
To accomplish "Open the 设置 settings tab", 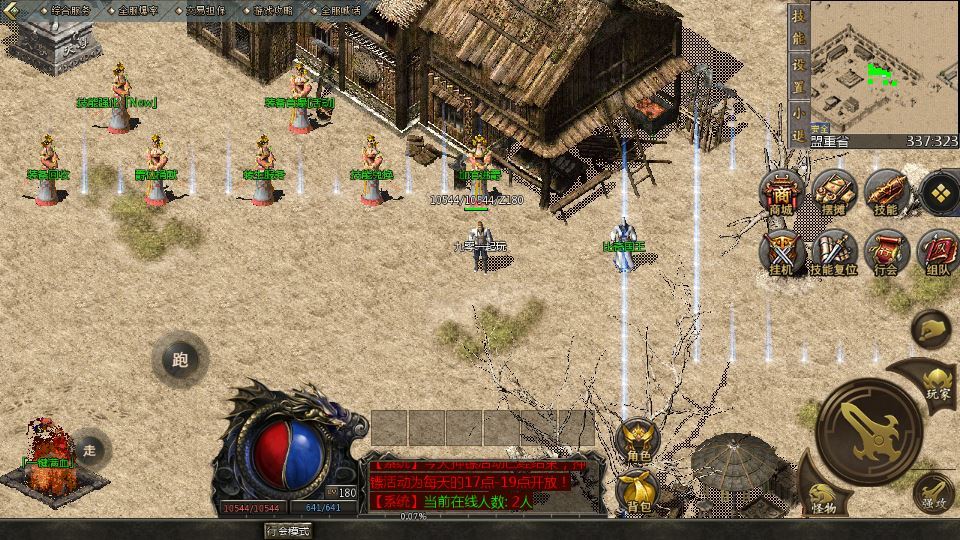I will pos(798,74).
